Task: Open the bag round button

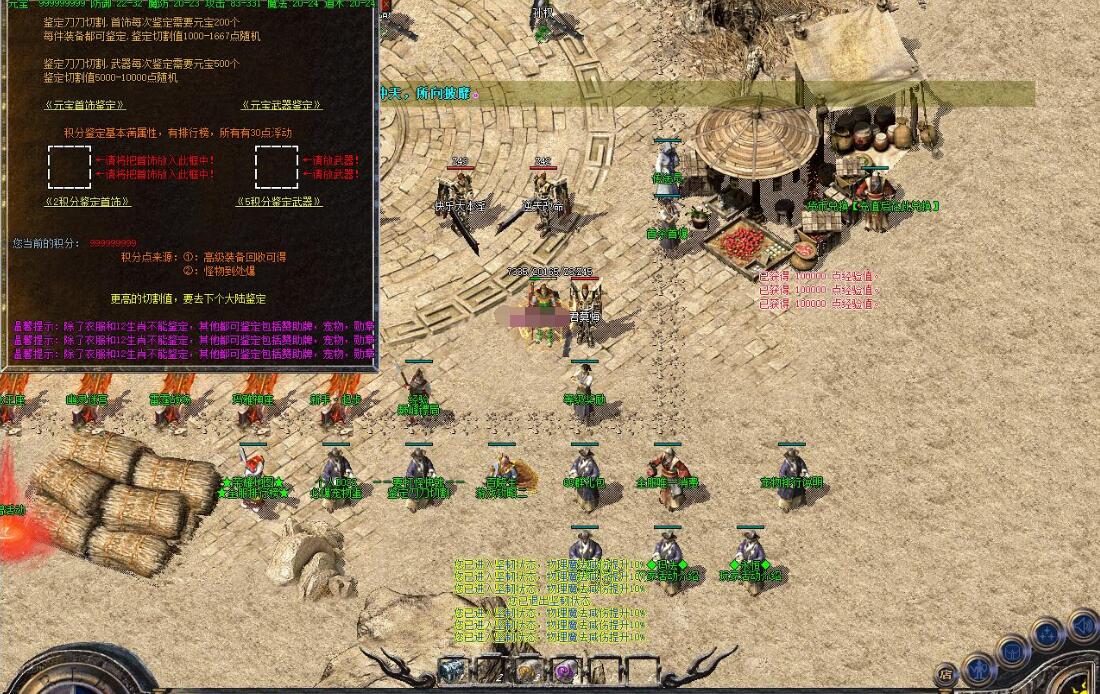Action: [1013, 652]
